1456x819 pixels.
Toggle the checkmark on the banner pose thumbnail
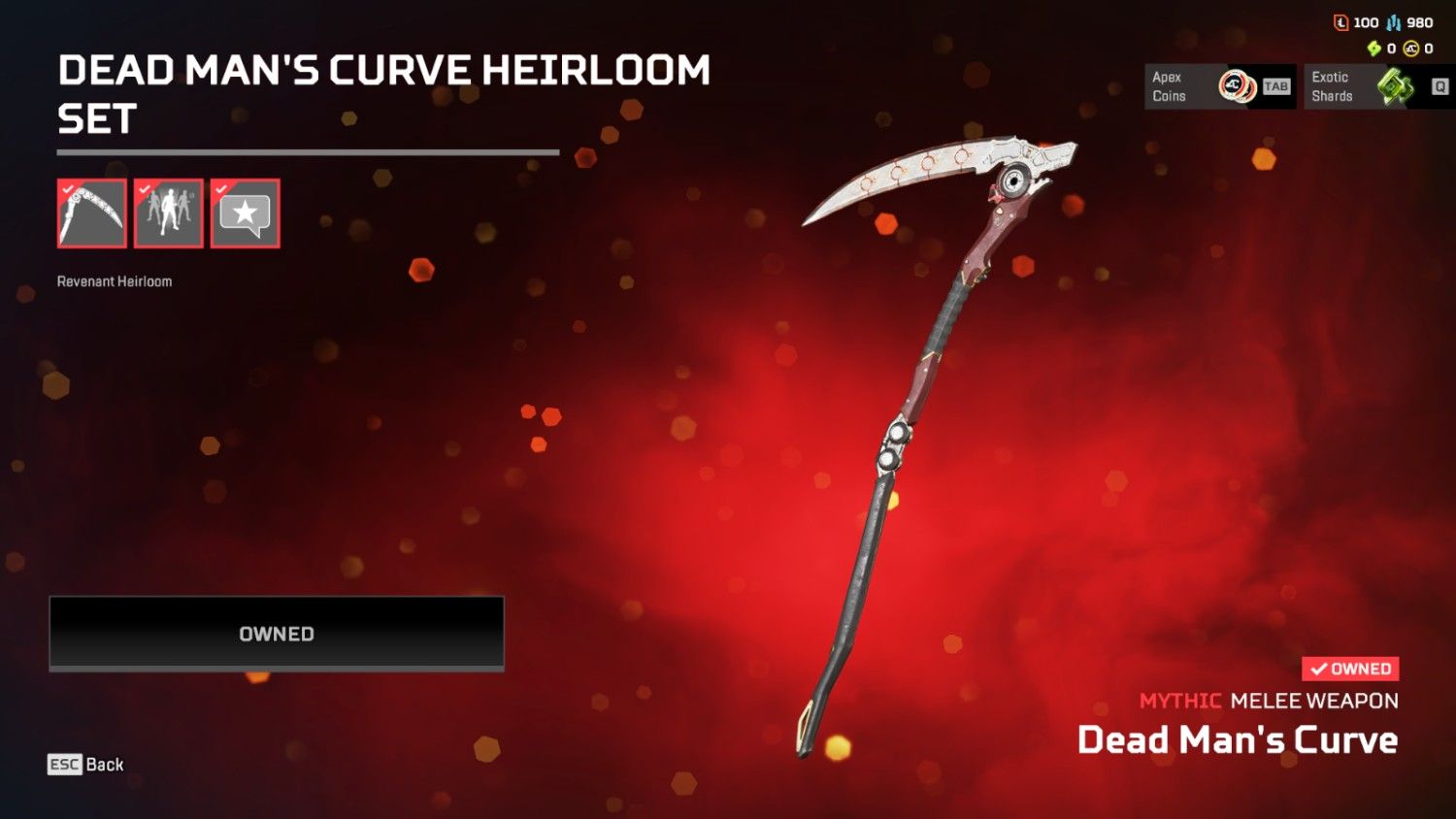coord(143,189)
